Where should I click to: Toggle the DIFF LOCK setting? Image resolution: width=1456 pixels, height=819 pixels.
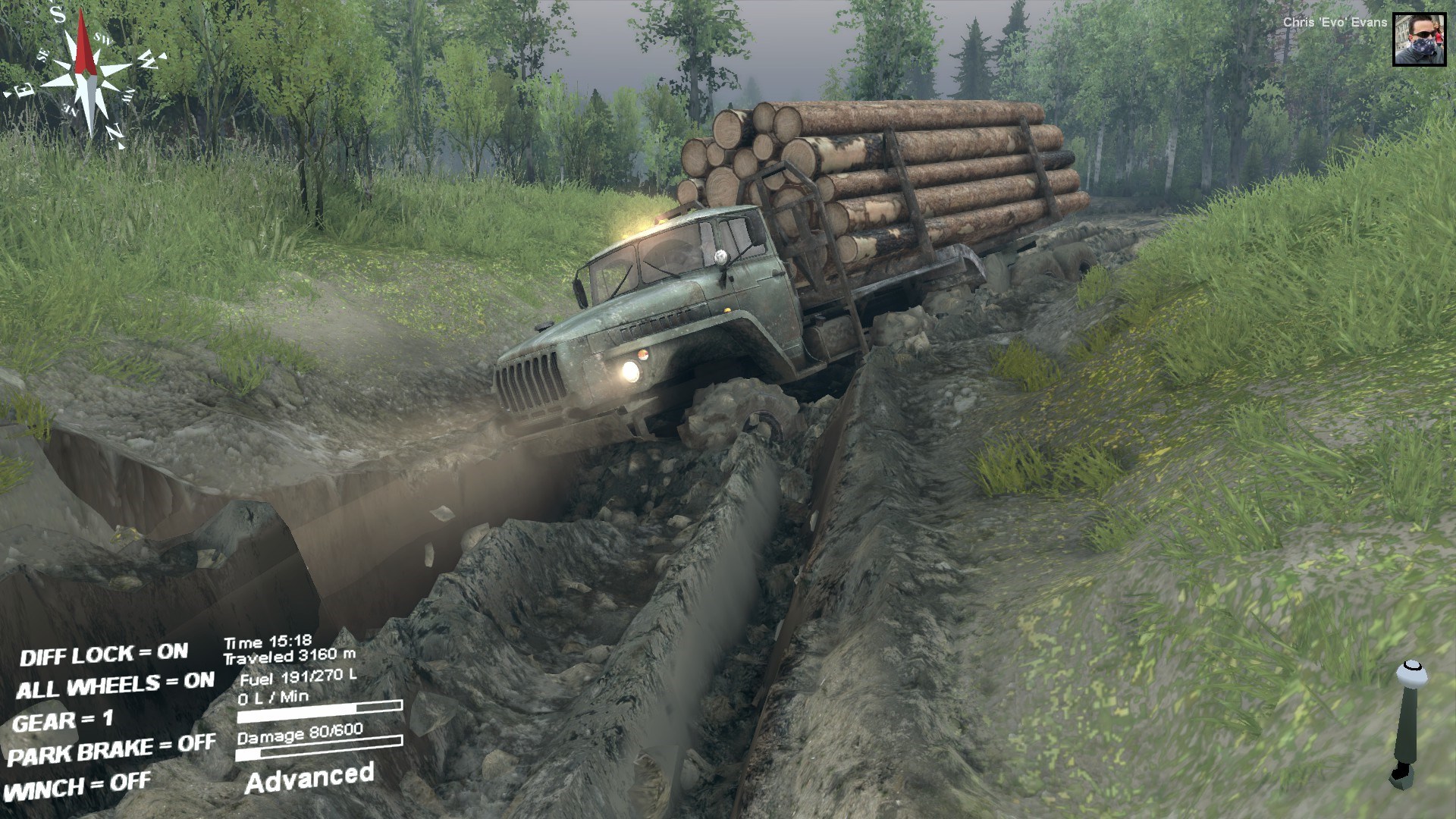click(104, 654)
